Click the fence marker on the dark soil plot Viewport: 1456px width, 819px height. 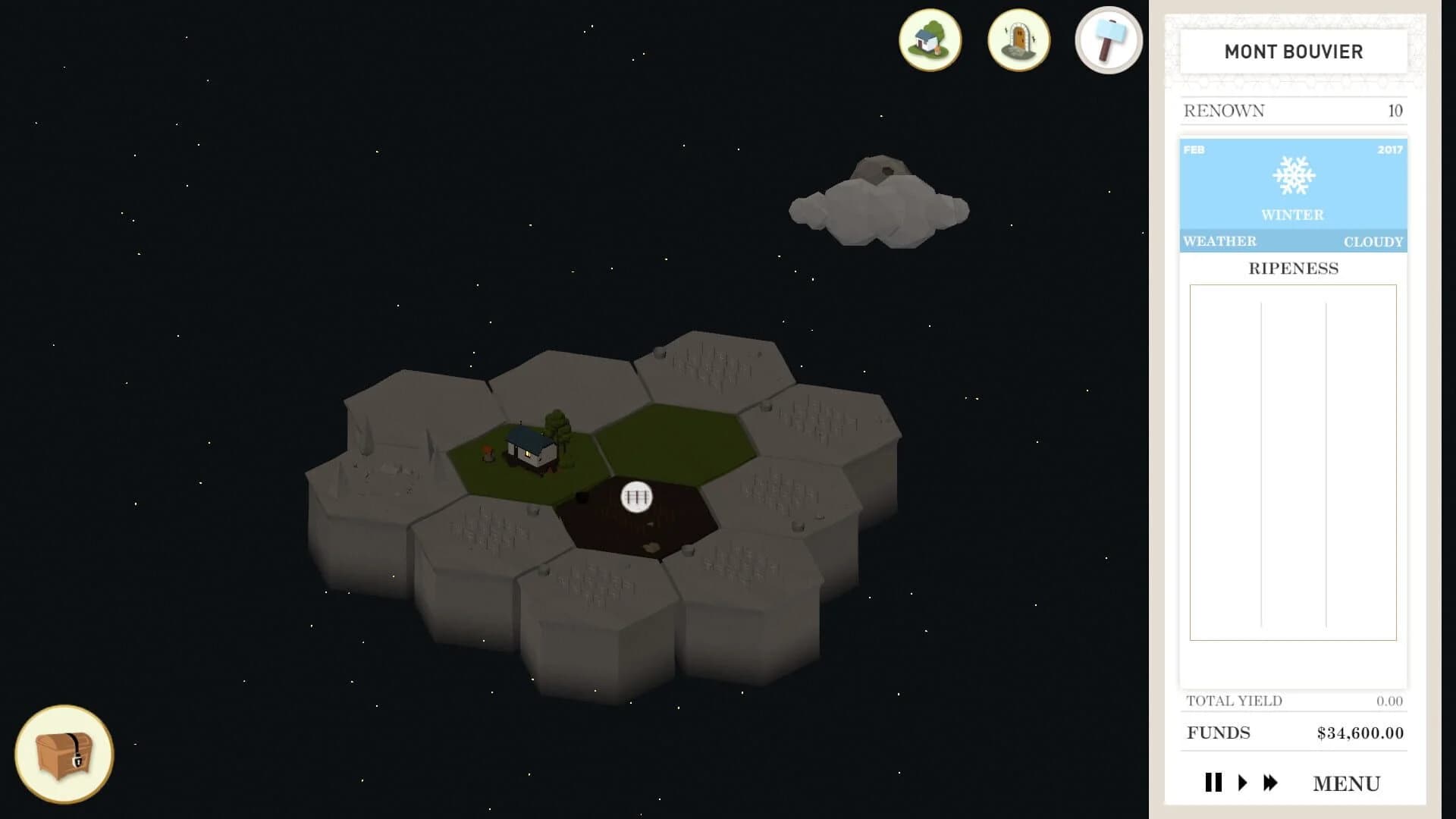(635, 497)
